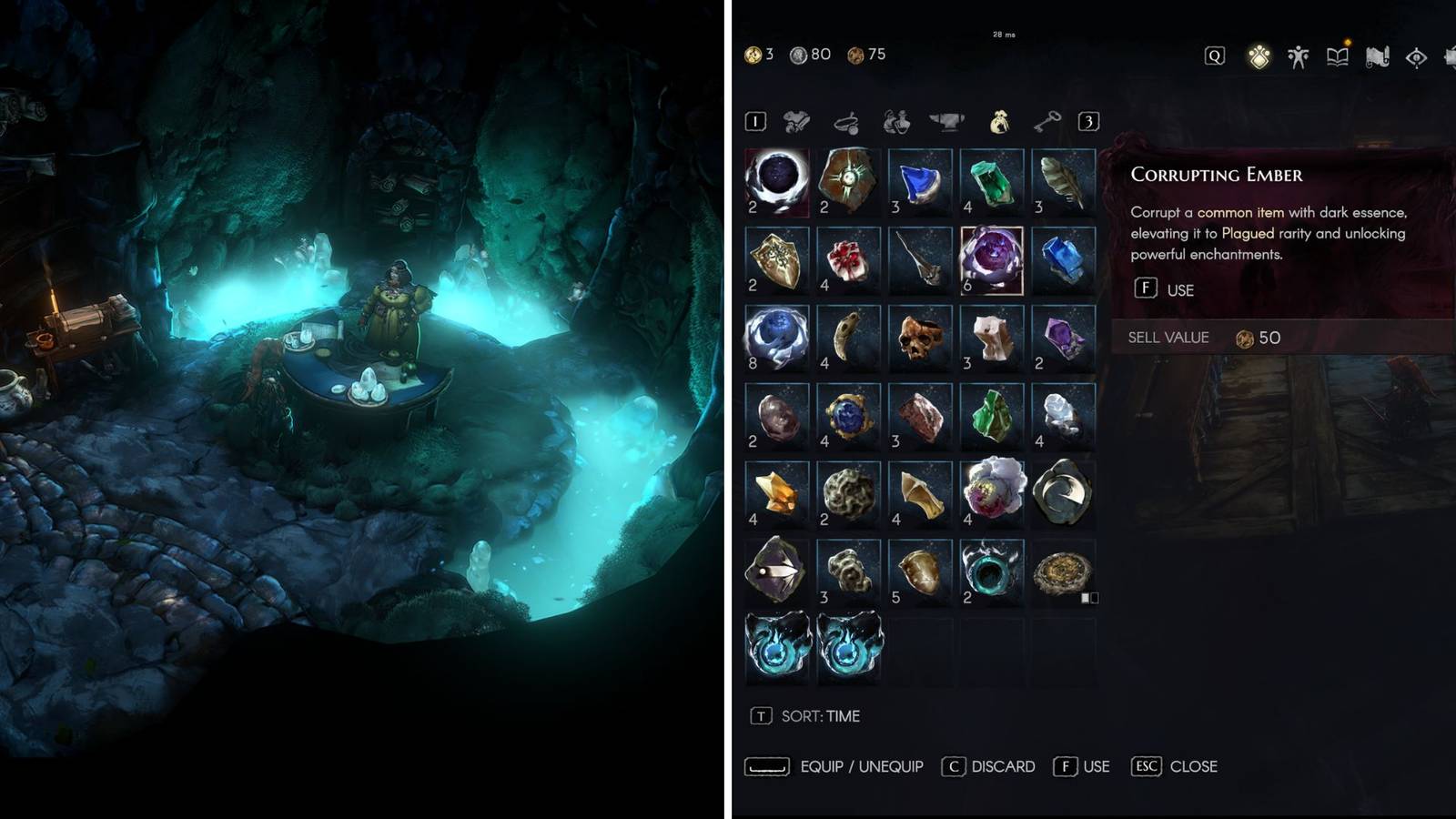Select the coin pouch materials category
1456x819 pixels.
click(x=1000, y=121)
